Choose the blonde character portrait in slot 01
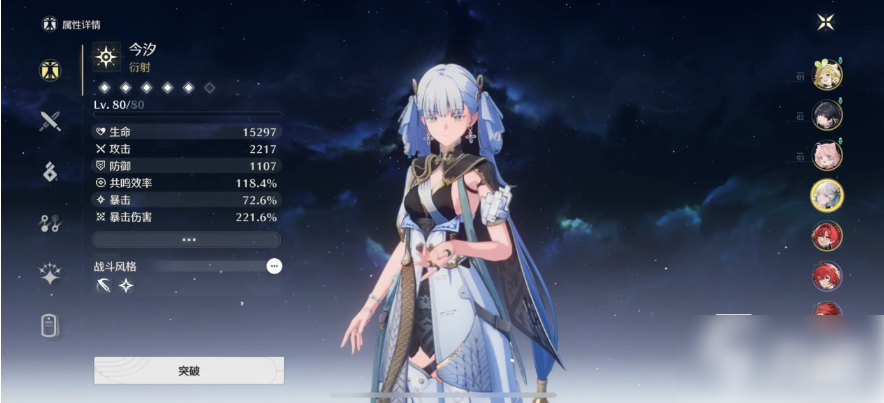This screenshot has width=884, height=403. pyautogui.click(x=827, y=75)
